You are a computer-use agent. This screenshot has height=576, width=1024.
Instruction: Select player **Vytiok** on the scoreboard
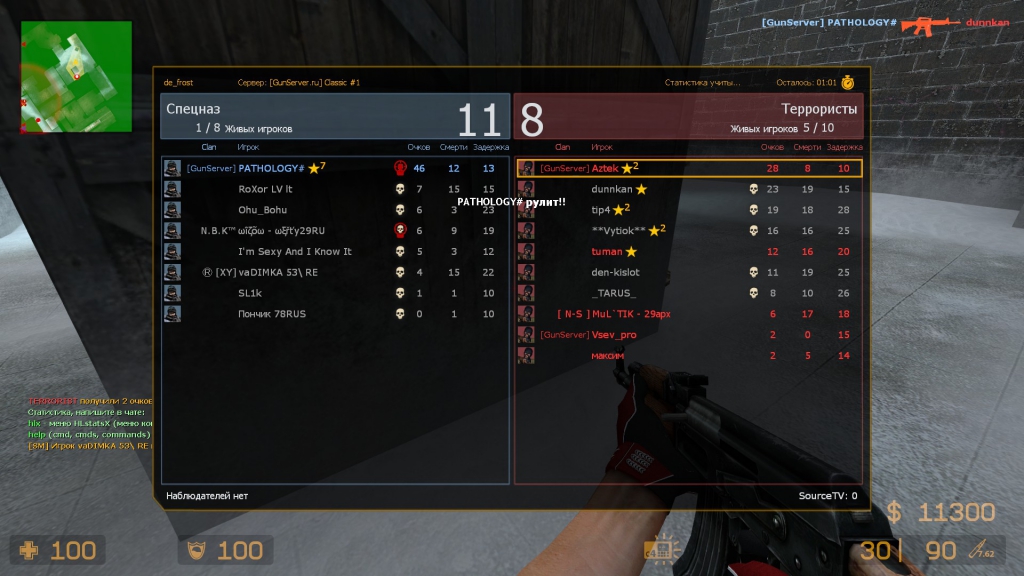tap(618, 230)
